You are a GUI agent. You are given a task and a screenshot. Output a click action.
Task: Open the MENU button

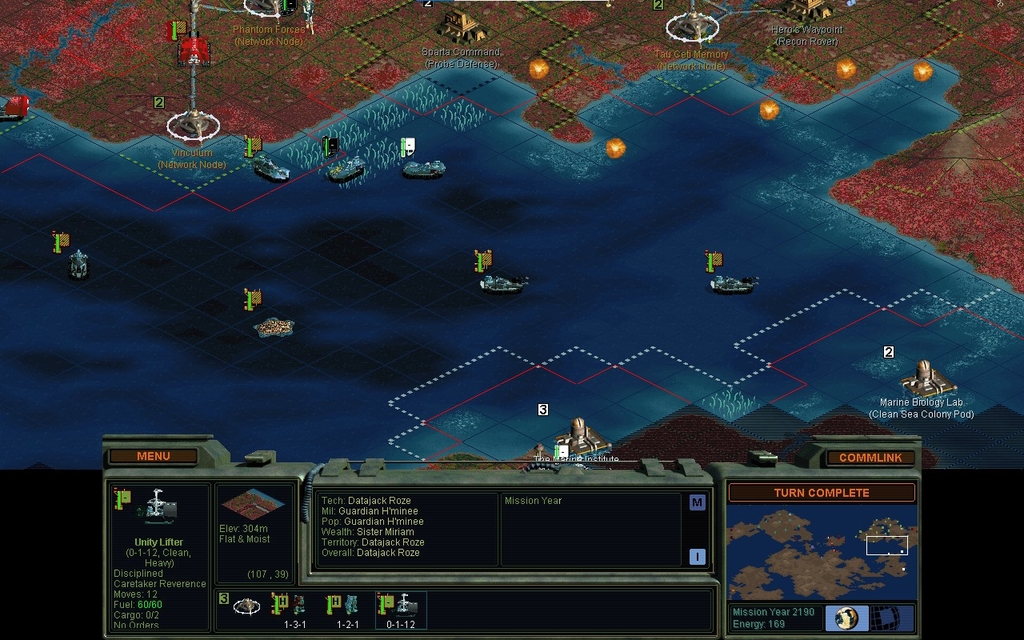point(153,456)
